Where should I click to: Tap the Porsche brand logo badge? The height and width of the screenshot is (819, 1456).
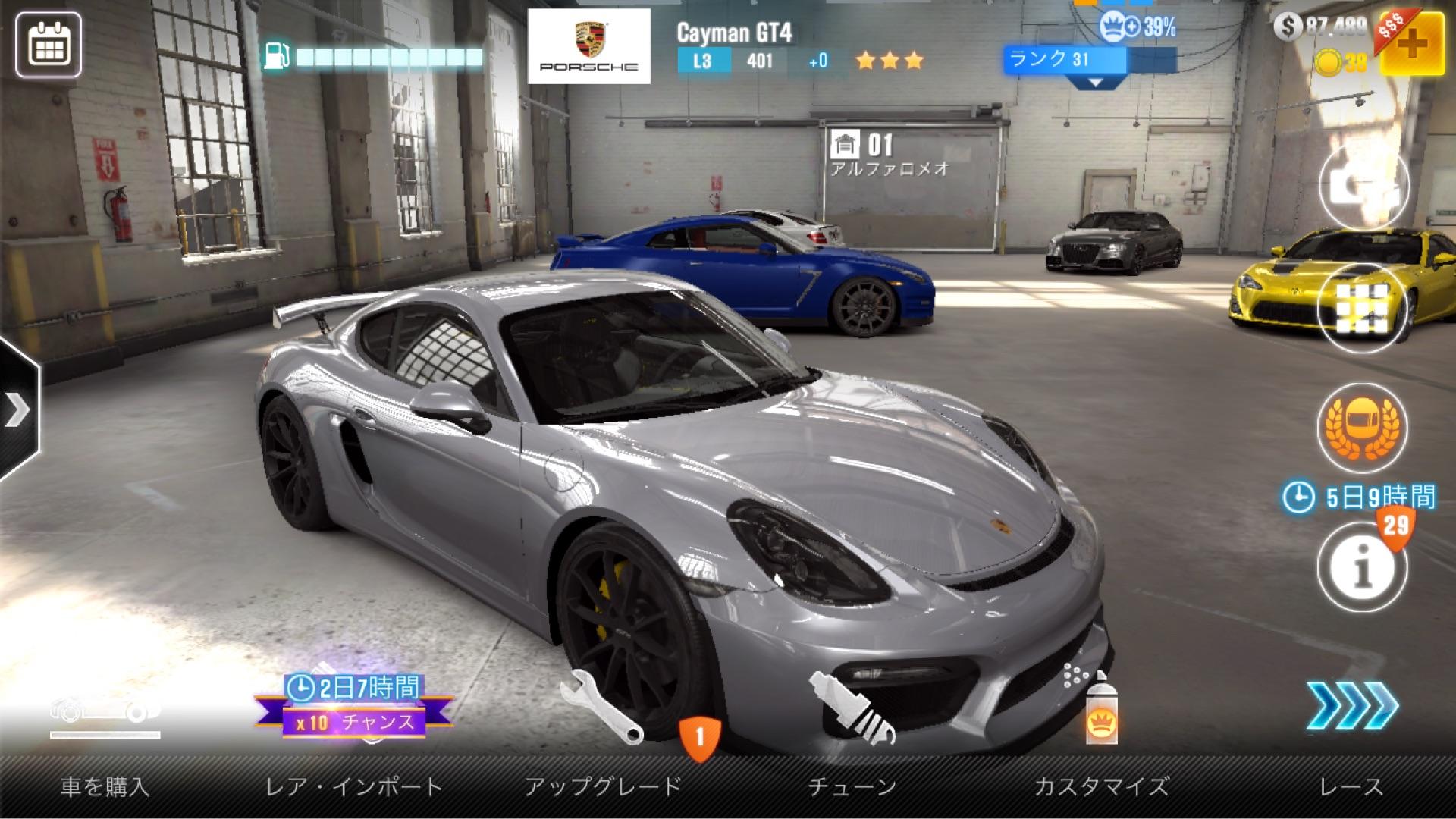[588, 46]
